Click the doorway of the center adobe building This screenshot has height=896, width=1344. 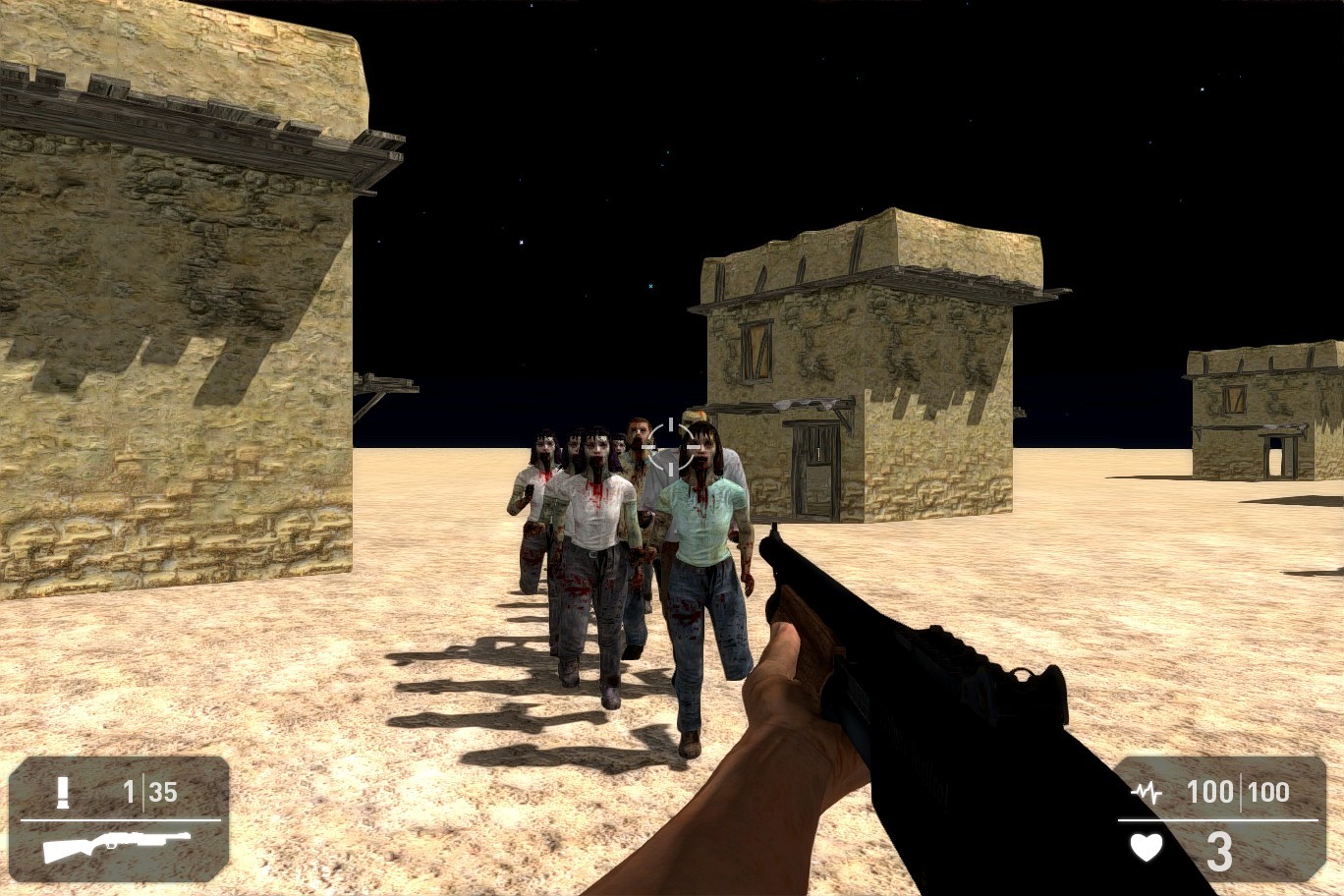click(813, 467)
